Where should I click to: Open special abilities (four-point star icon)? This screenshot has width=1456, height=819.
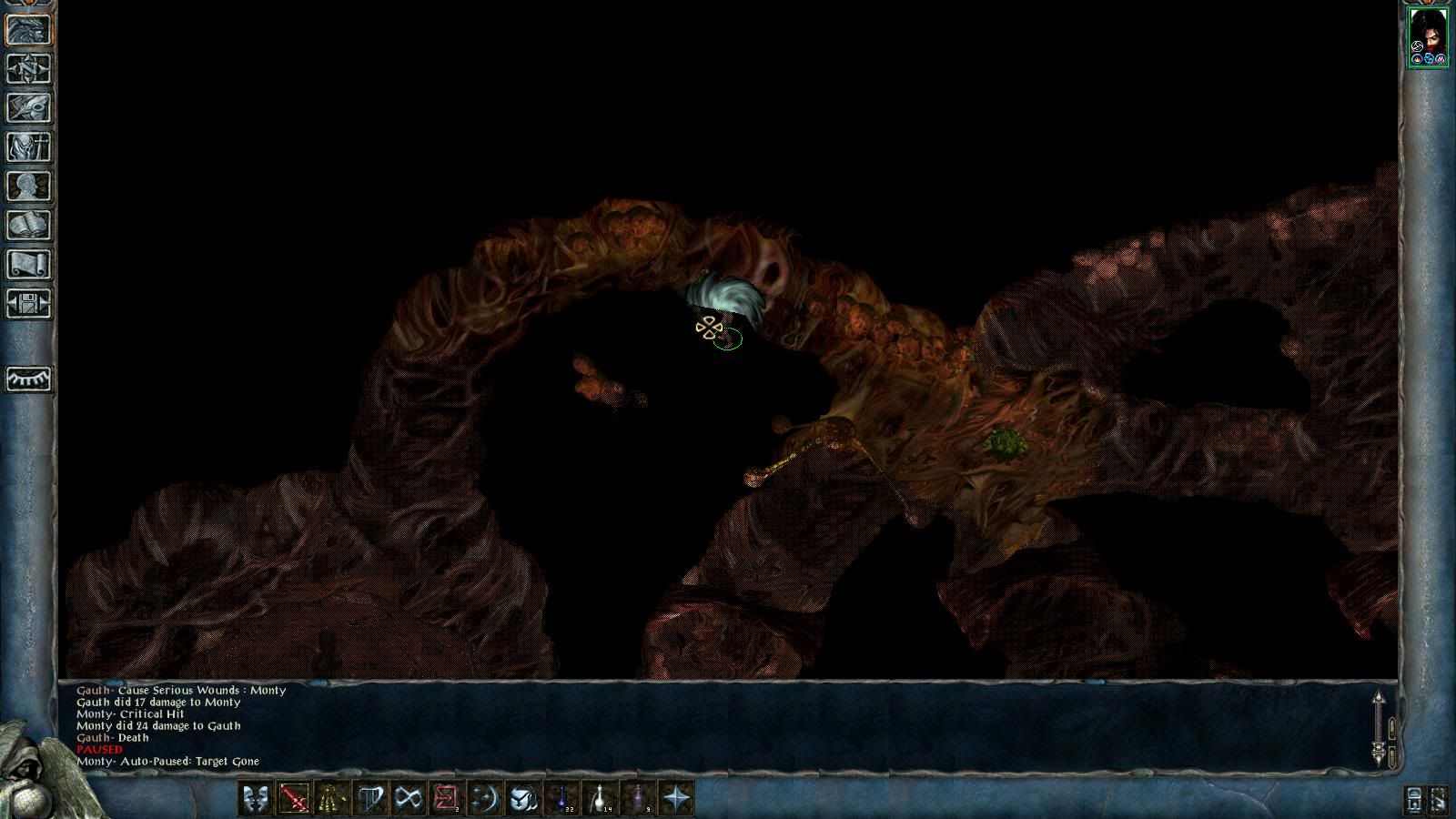click(x=676, y=799)
